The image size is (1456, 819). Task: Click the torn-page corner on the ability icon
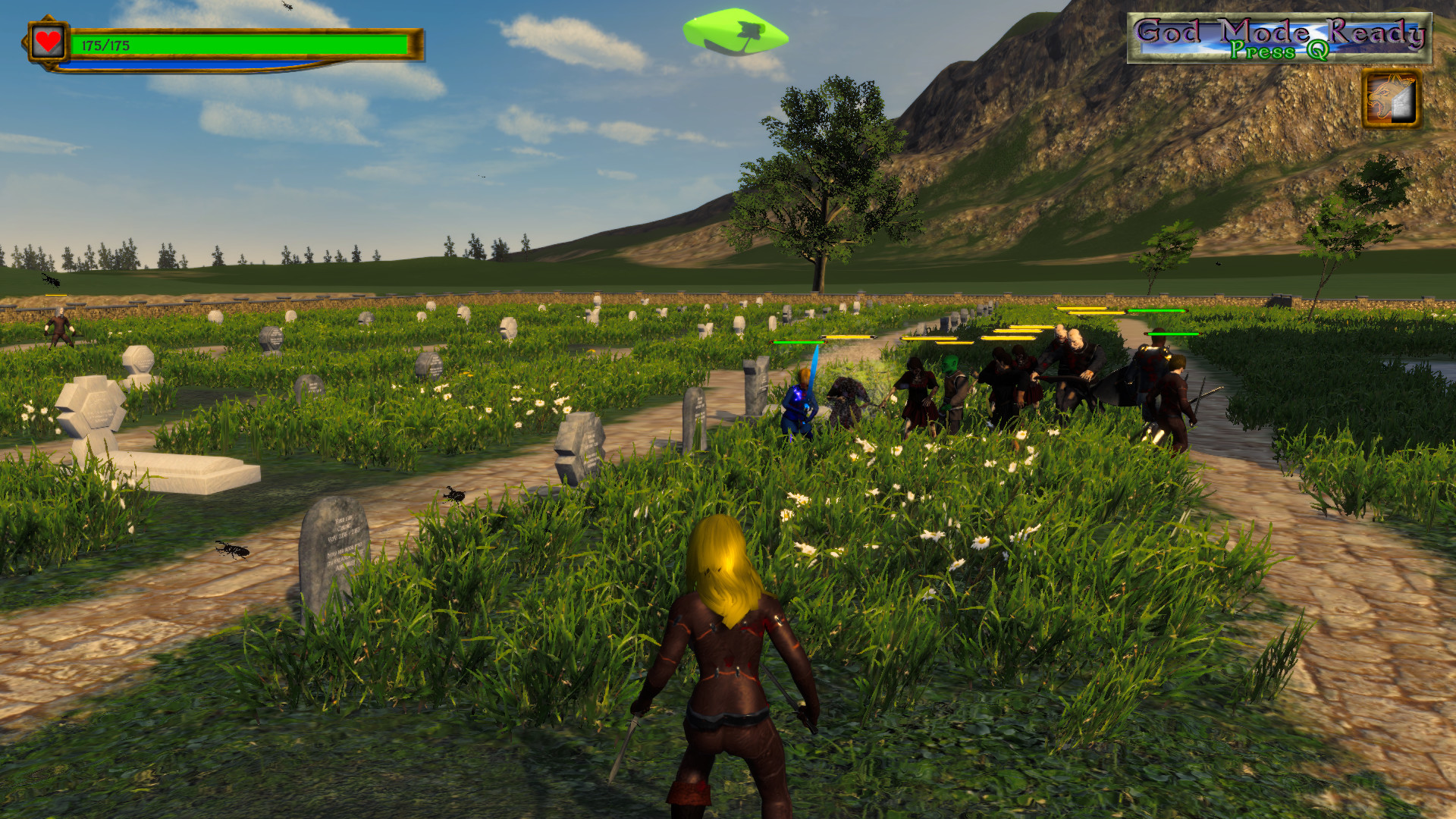(x=1402, y=102)
